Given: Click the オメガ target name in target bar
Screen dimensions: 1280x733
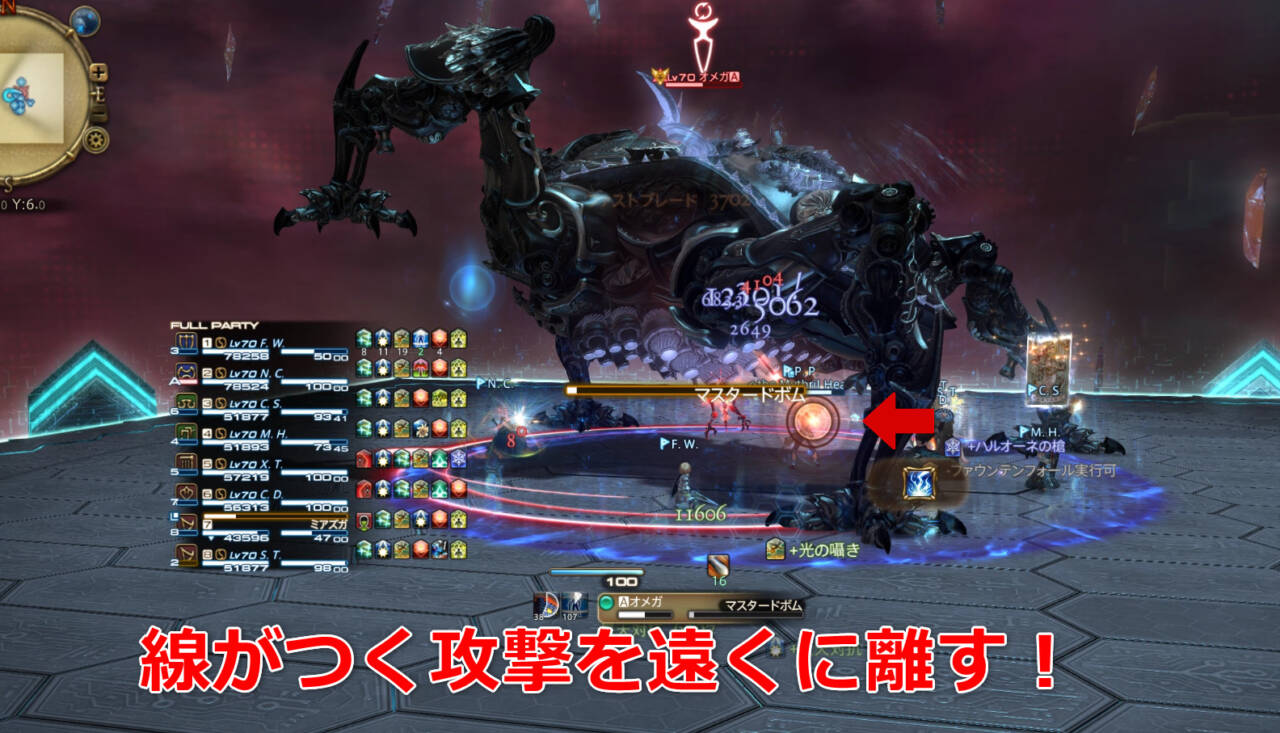Looking at the screenshot, I should click(645, 602).
